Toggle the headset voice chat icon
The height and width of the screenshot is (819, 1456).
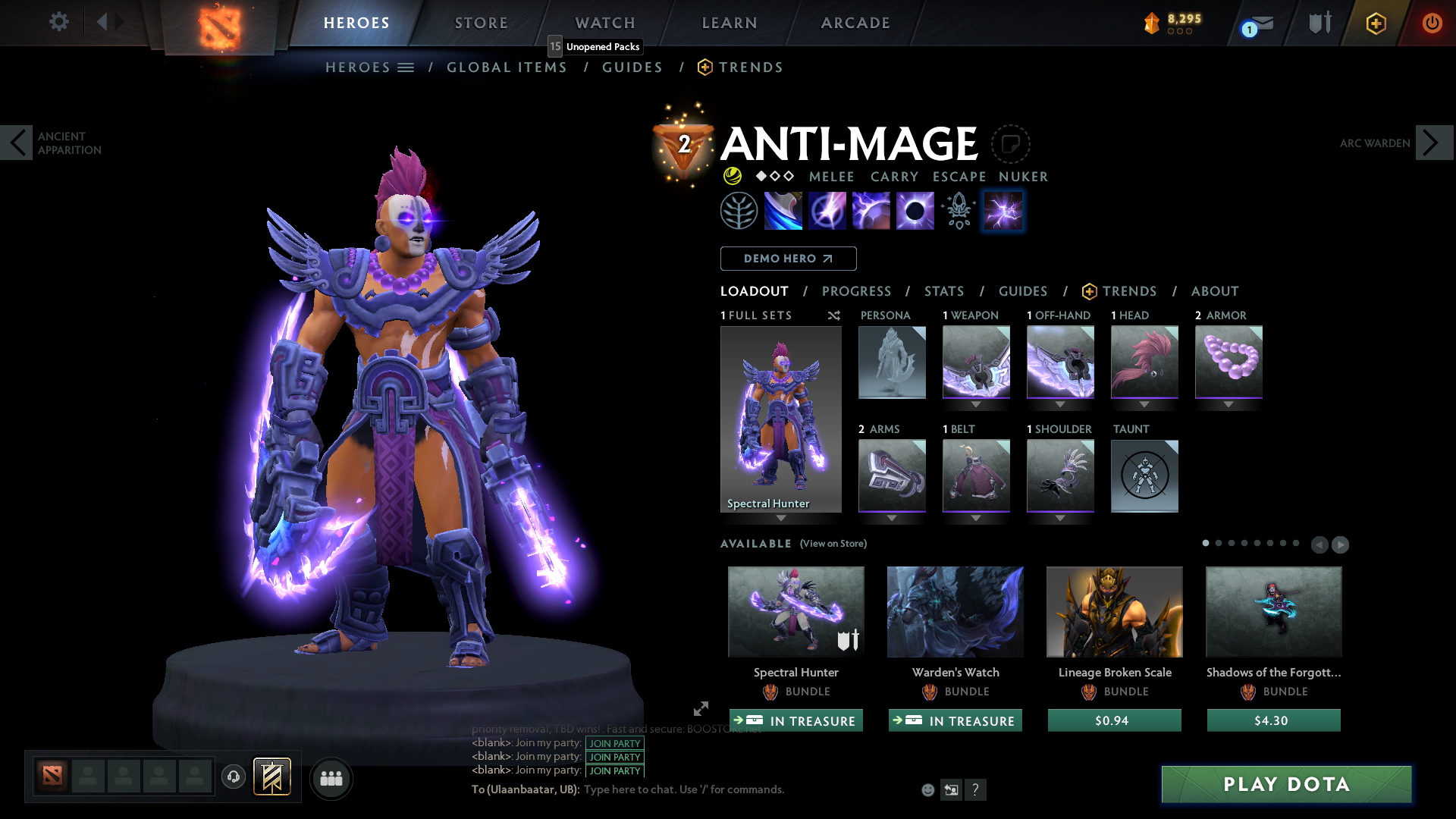[x=233, y=777]
